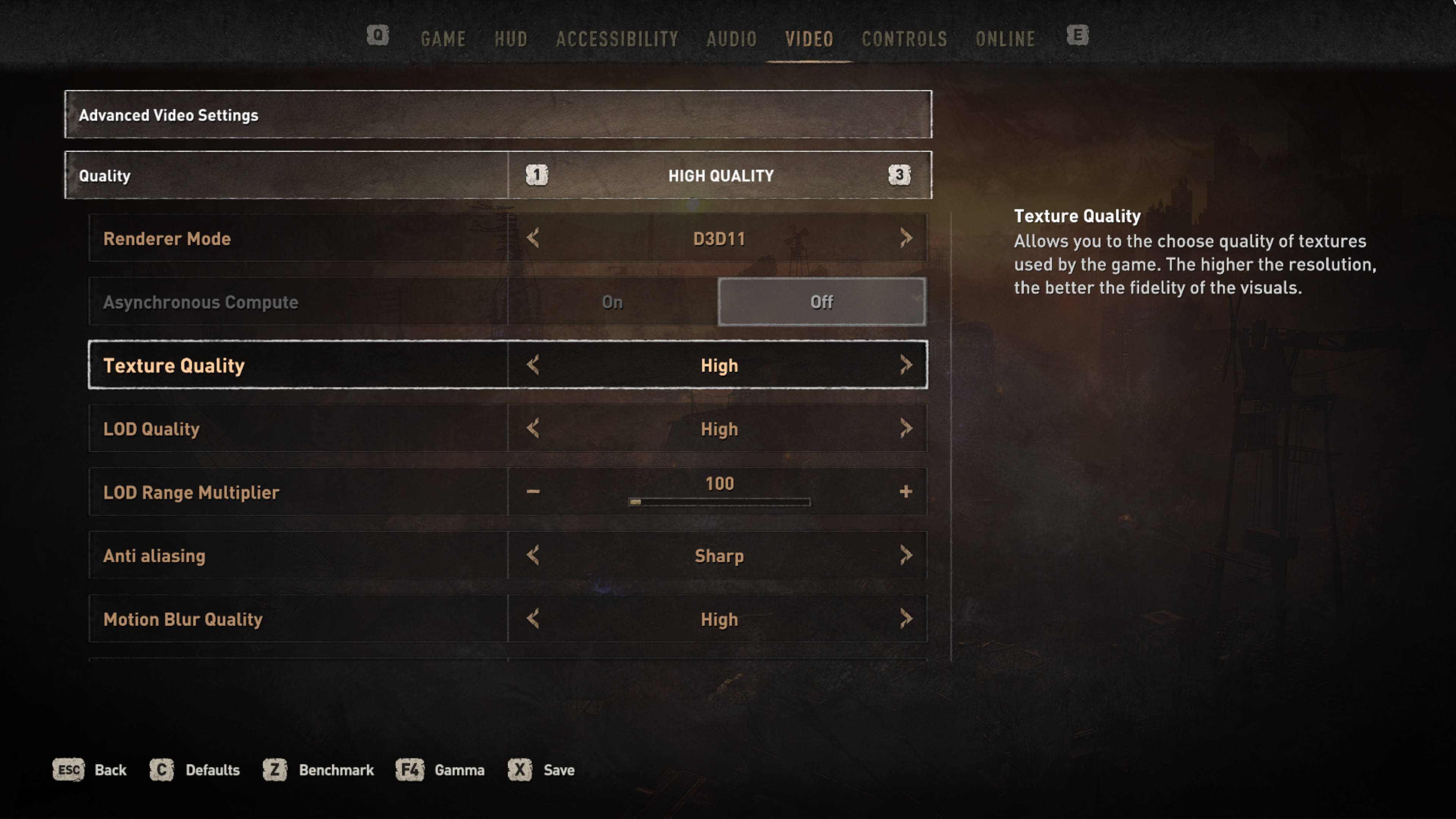Click the LOD Range Multiplier slider bar
This screenshot has width=1456, height=819.
[x=719, y=502]
